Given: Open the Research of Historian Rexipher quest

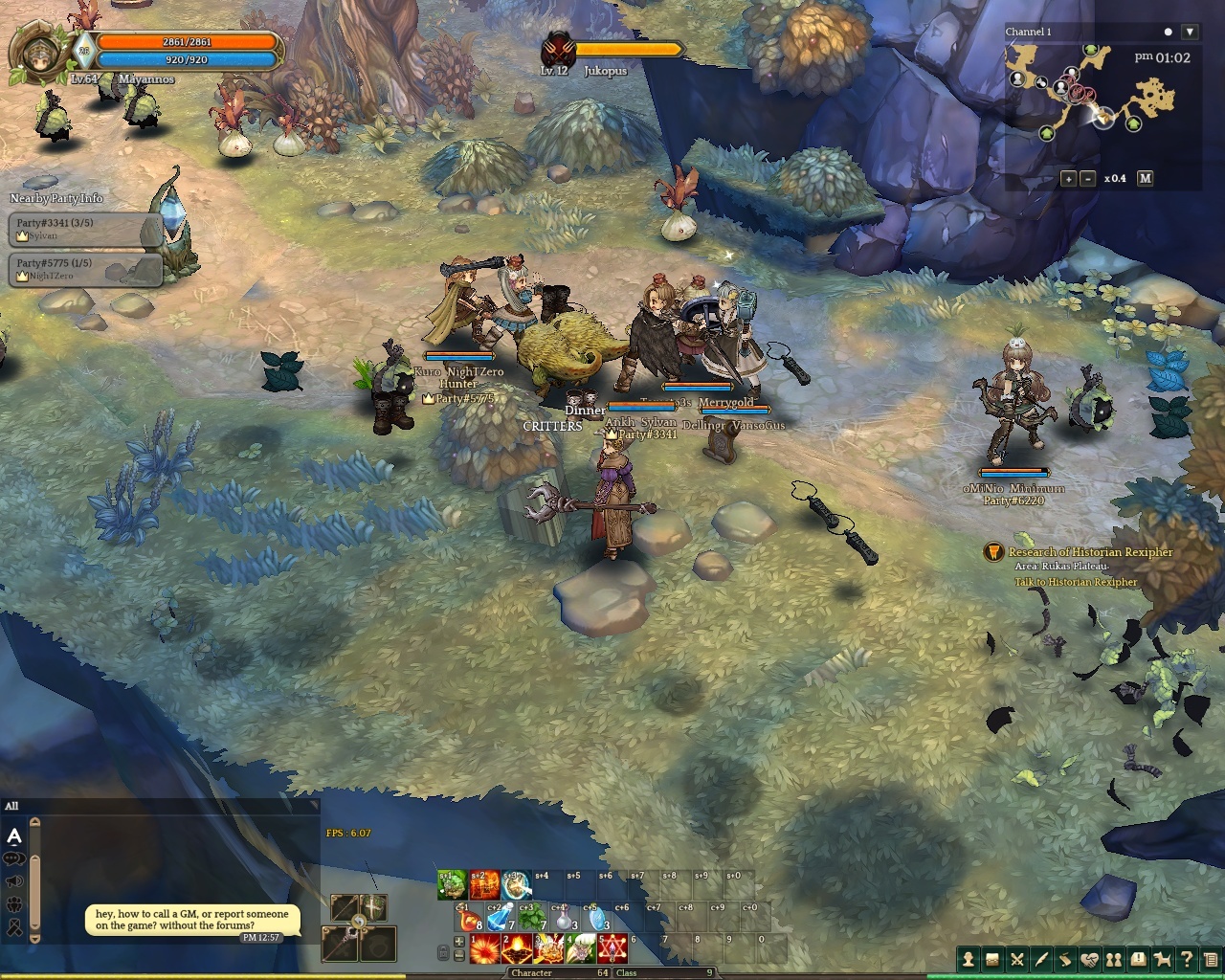Looking at the screenshot, I should 1090,552.
